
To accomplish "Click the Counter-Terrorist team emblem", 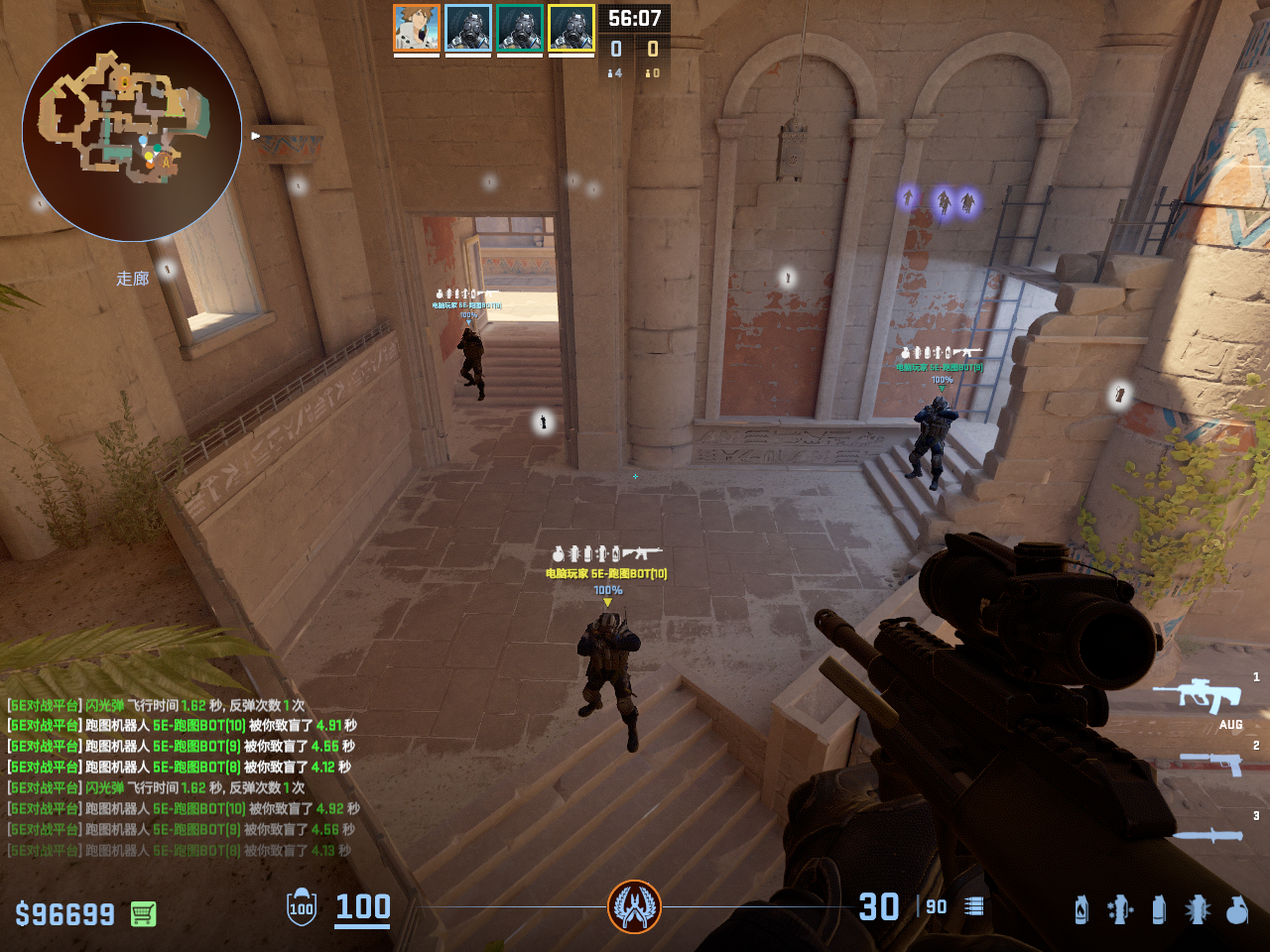I will coord(634,906).
